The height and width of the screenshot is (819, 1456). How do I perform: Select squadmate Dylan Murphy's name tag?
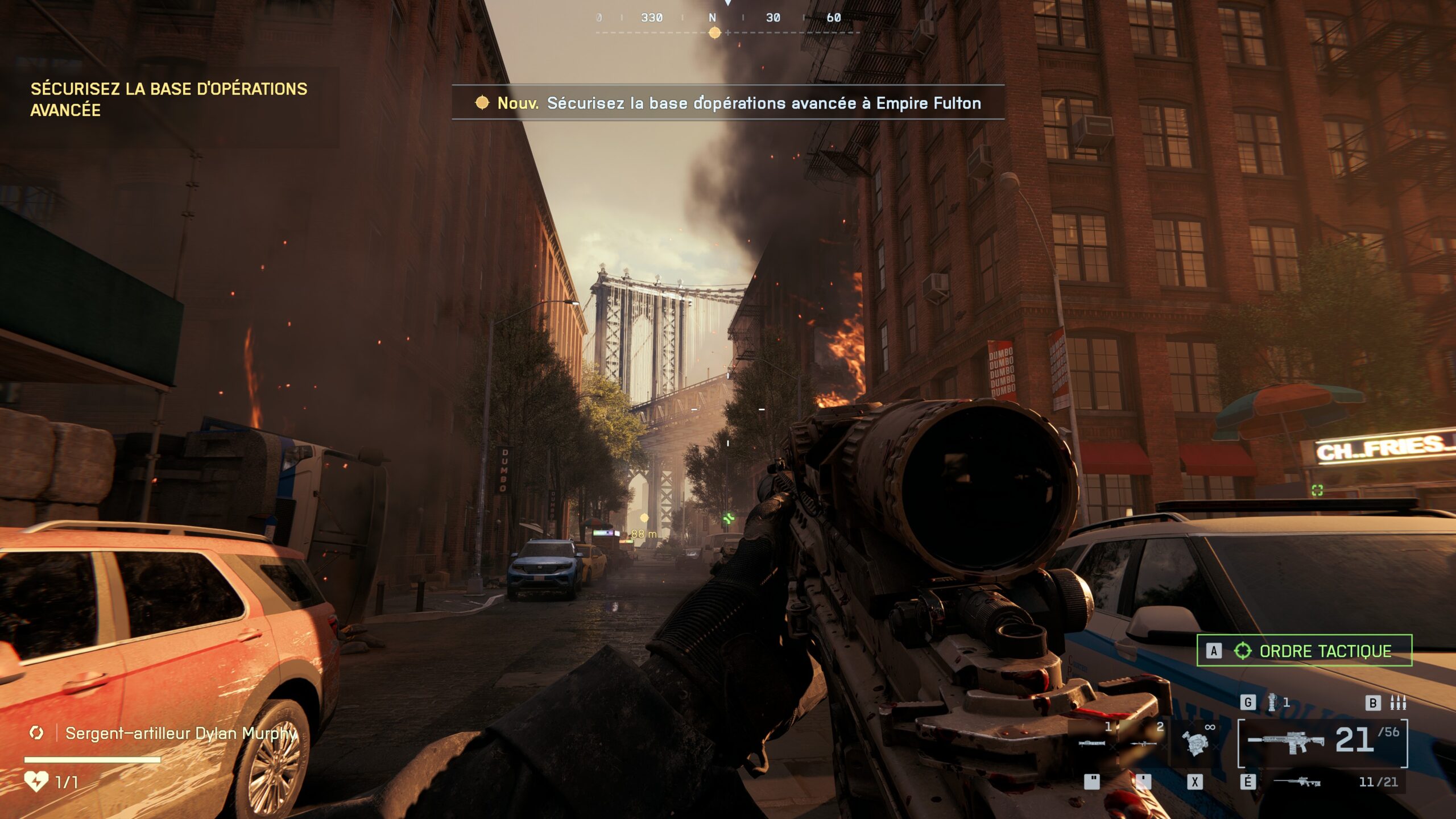(181, 733)
